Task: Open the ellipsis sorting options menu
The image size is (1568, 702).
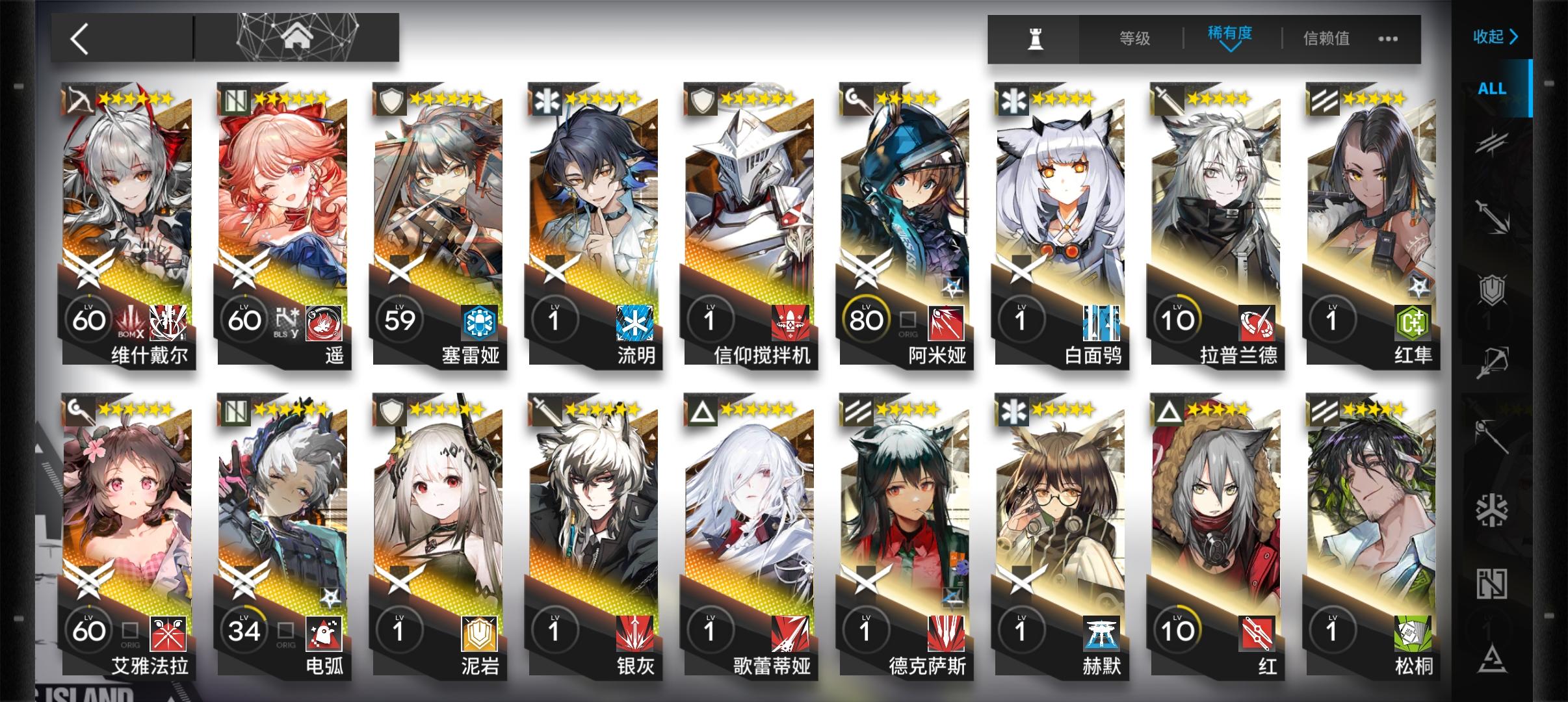Action: point(1389,38)
